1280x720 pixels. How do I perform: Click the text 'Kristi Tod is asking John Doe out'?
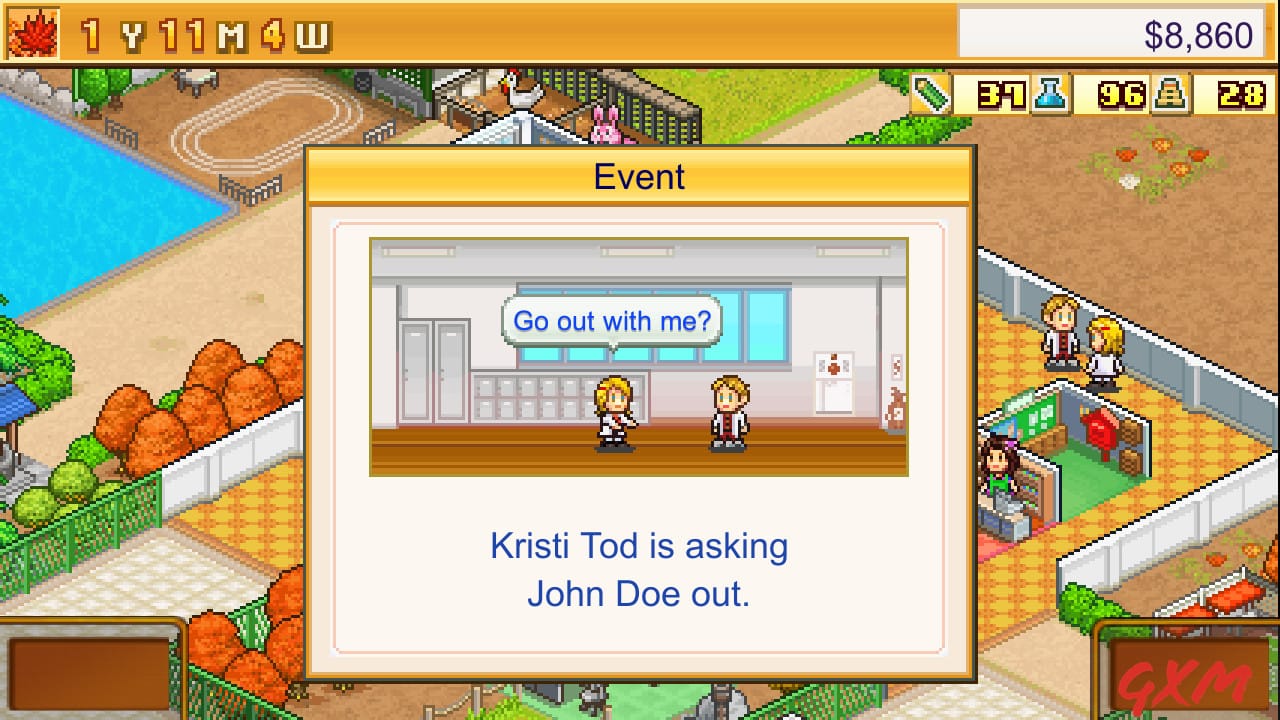pyautogui.click(x=640, y=568)
